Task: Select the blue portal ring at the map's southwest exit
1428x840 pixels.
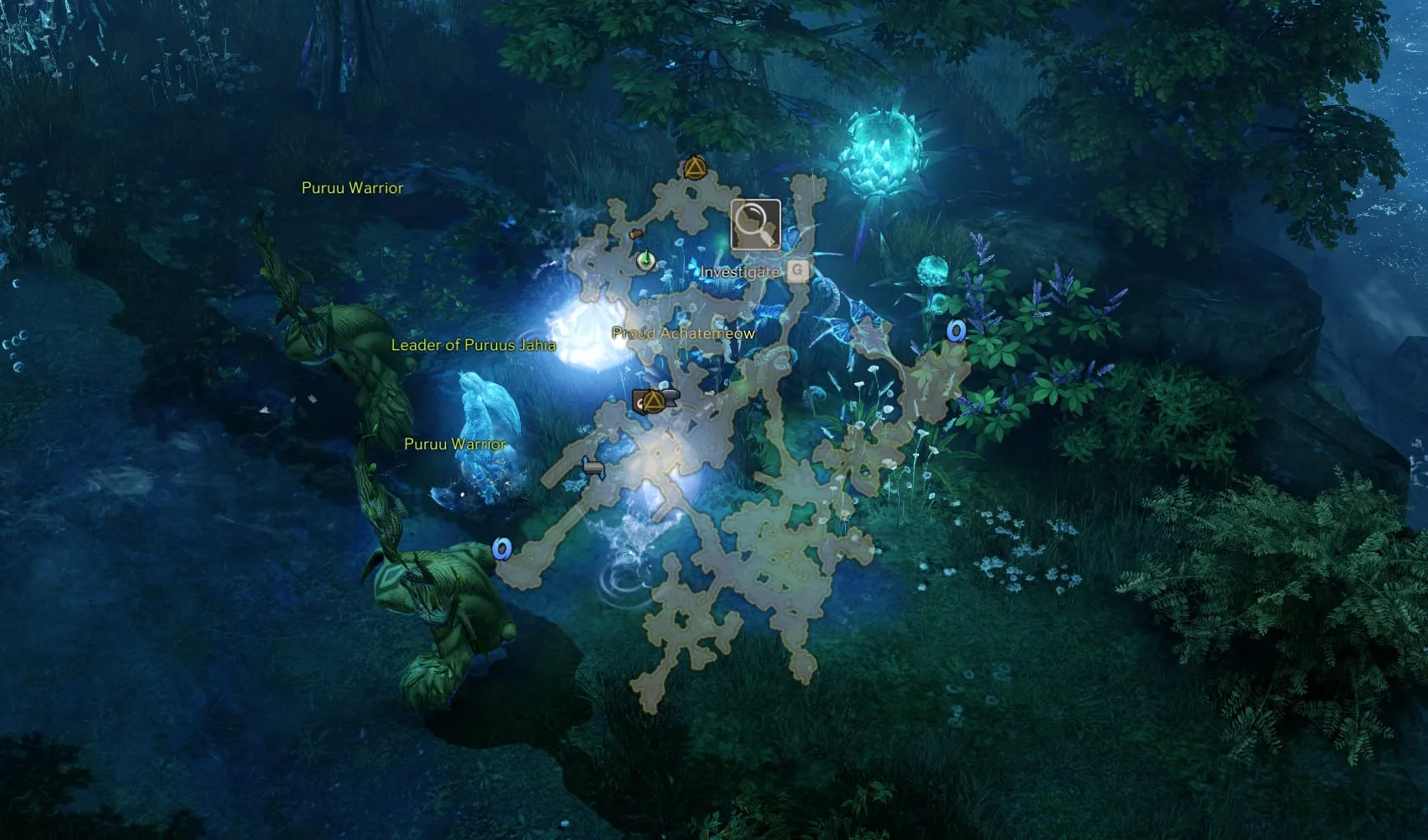Action: pyautogui.click(x=501, y=549)
